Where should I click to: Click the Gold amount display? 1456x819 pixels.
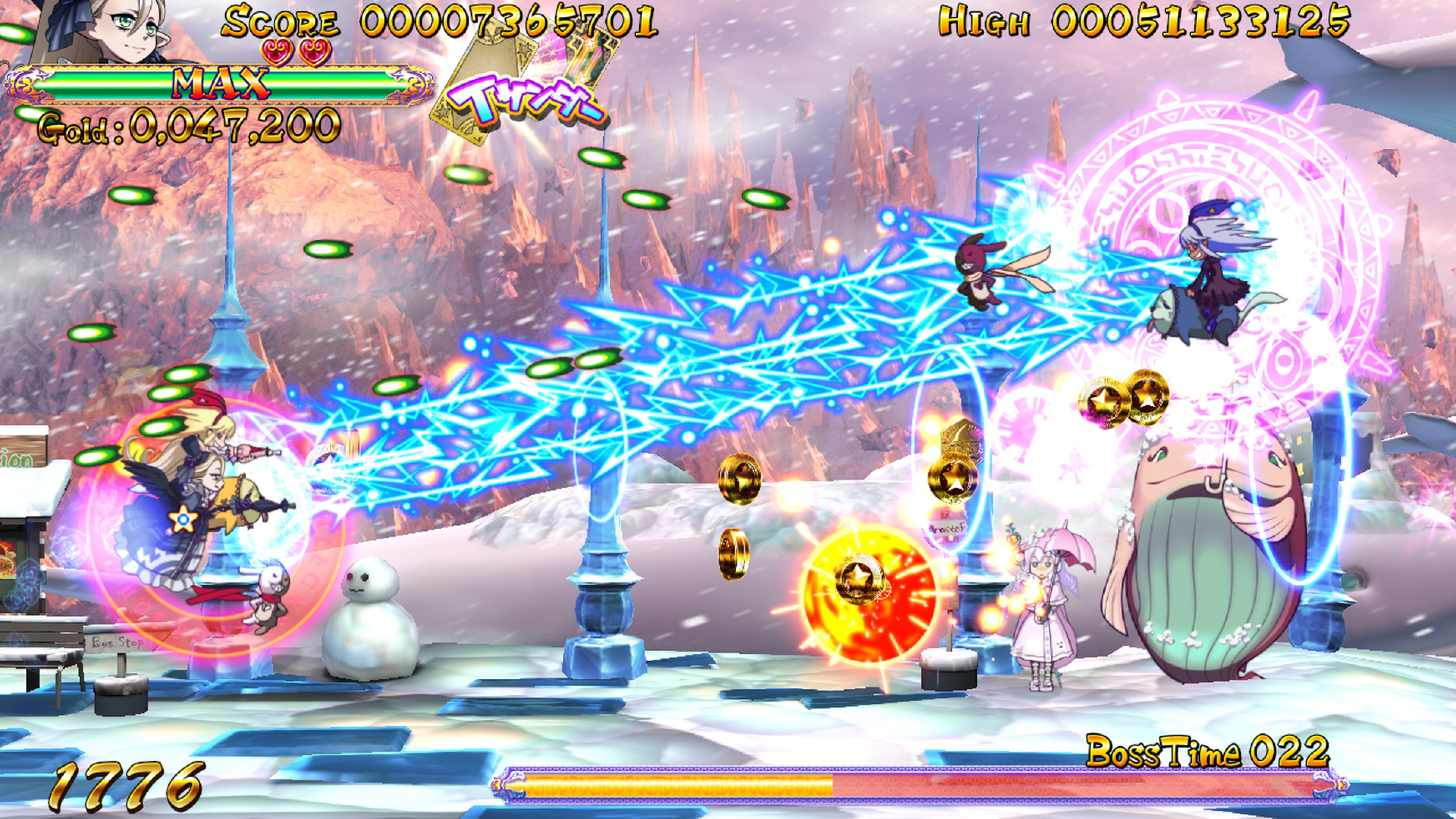coord(187,127)
